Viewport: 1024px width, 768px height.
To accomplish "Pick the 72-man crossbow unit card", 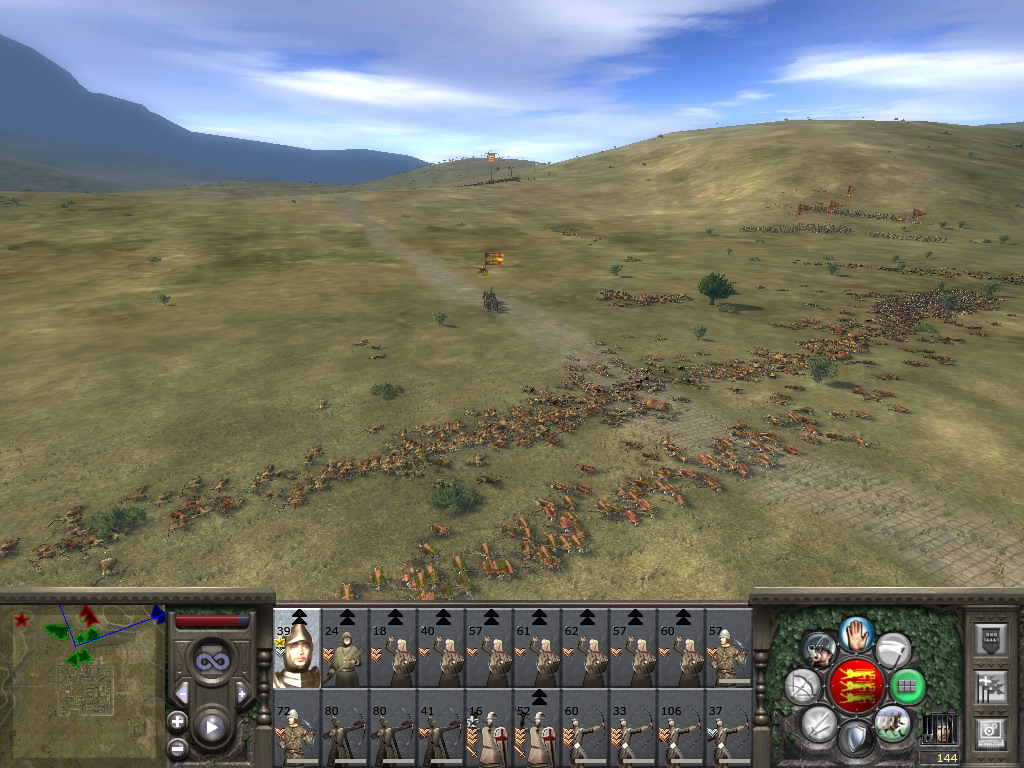I will click(x=297, y=727).
